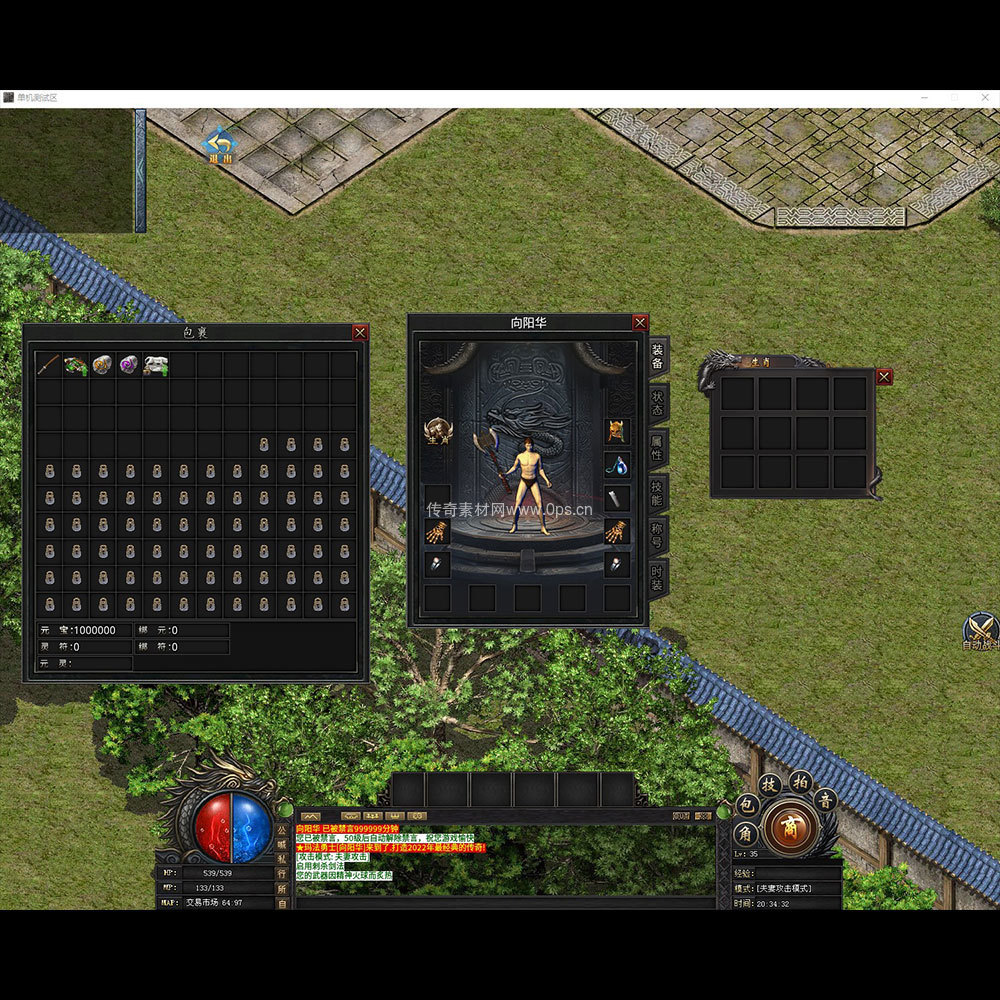Open the 技 skills round button
Viewport: 1000px width, 1000px height.
(769, 784)
